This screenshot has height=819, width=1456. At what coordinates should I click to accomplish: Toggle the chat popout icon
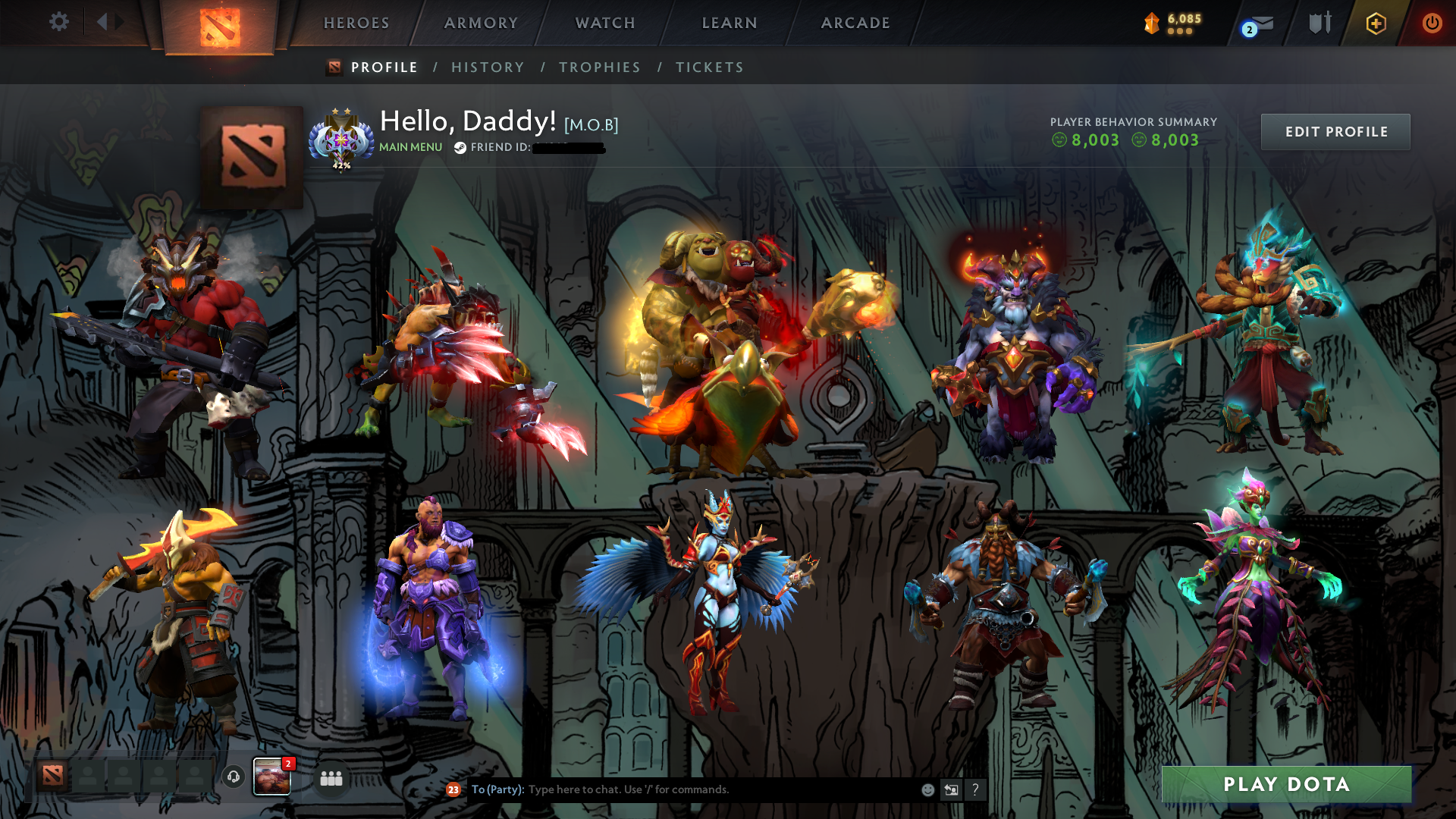[951, 789]
